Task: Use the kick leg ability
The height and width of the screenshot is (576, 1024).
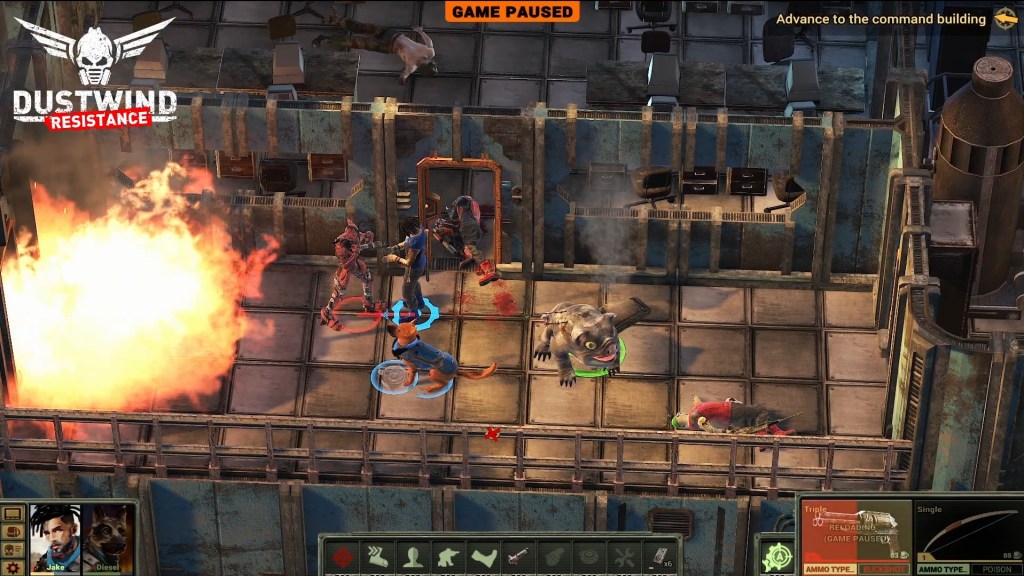Action: (x=482, y=558)
